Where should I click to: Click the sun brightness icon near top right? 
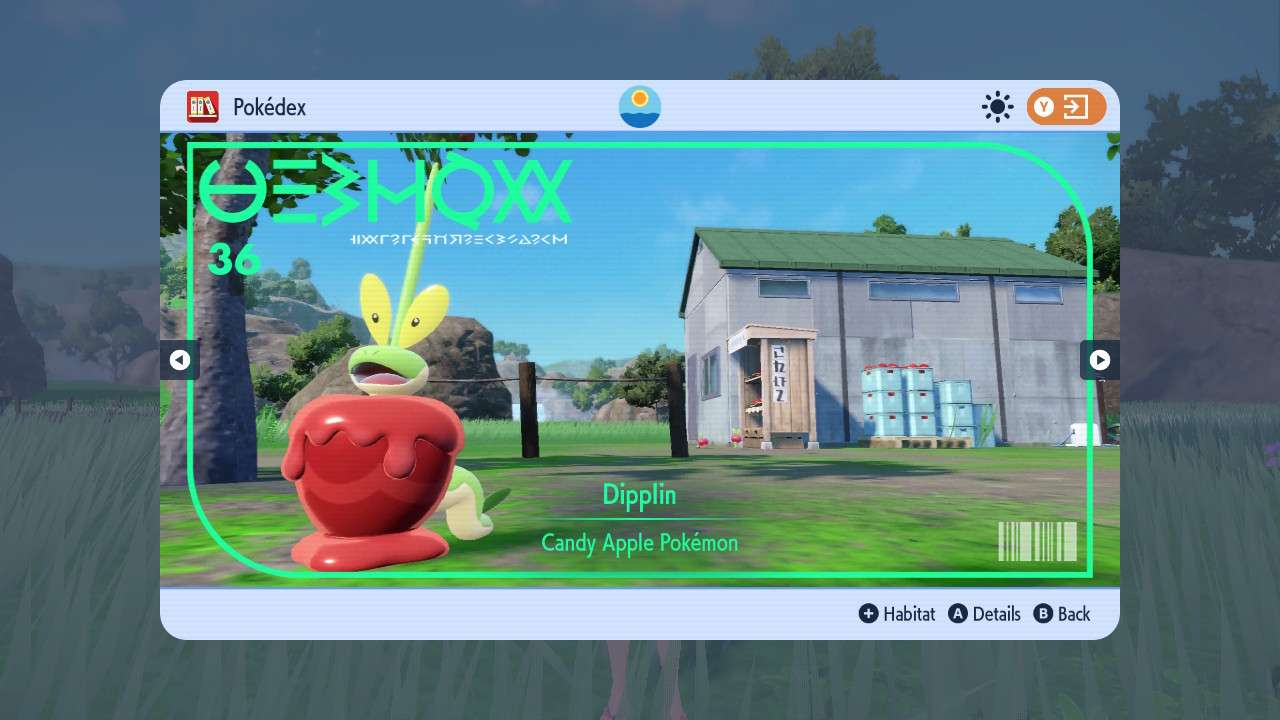click(997, 107)
